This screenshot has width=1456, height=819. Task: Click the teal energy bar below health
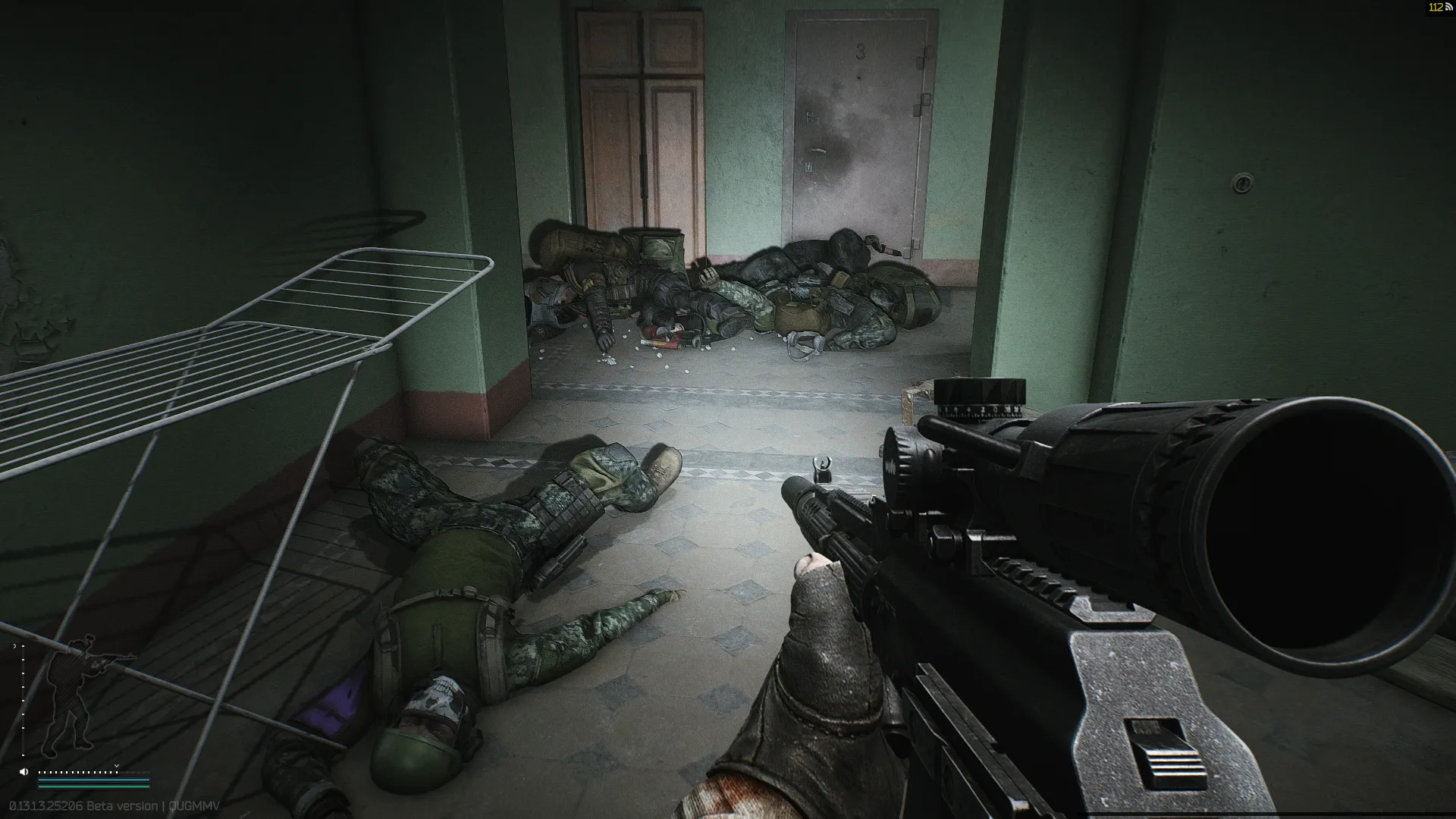93,787
